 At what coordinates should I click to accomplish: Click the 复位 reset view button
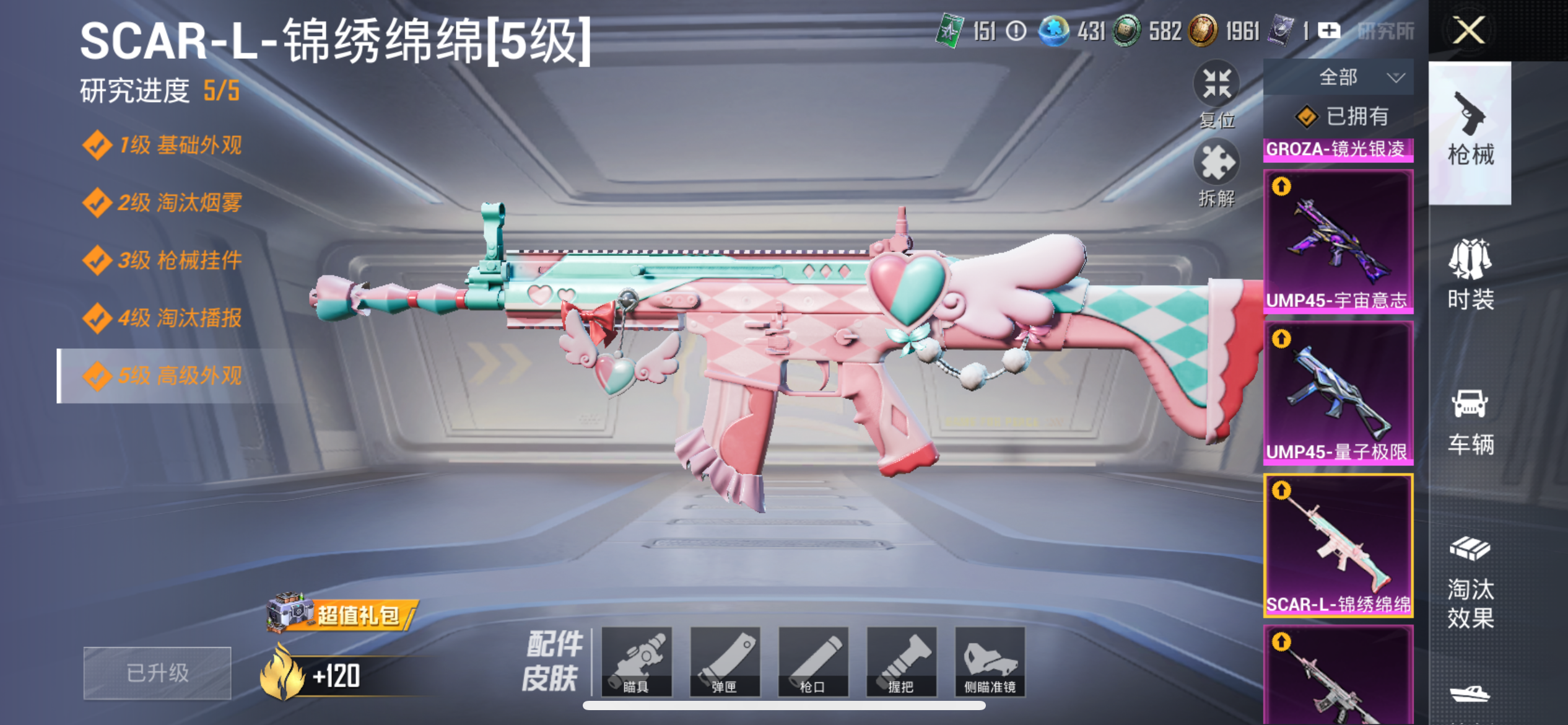pyautogui.click(x=1216, y=93)
